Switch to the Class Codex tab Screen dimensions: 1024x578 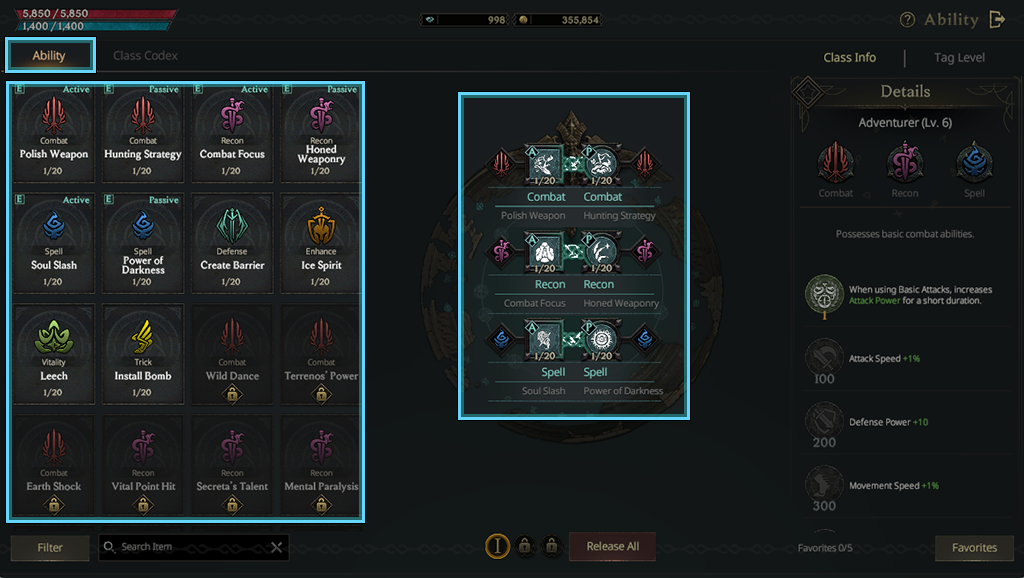145,56
